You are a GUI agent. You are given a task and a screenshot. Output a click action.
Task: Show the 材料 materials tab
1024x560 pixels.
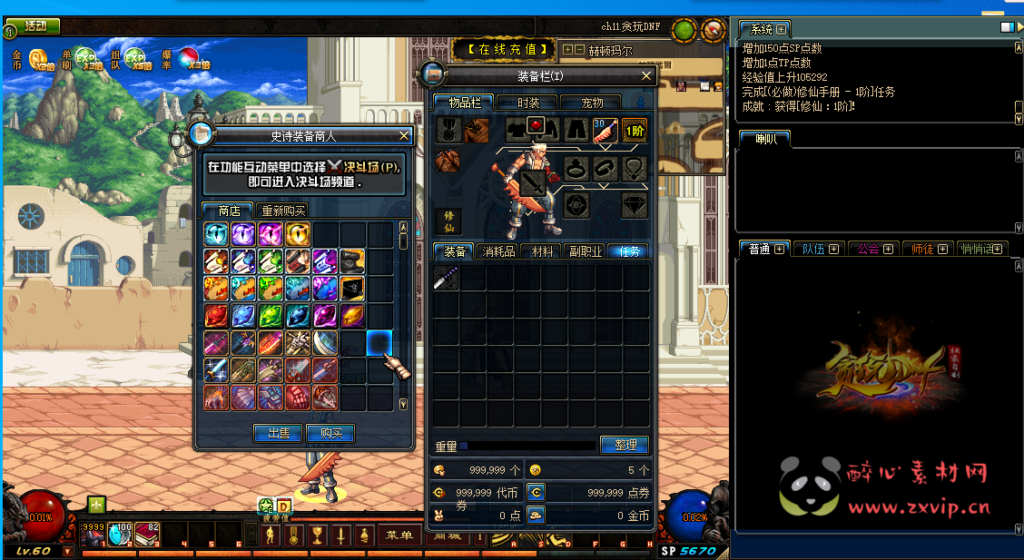[543, 251]
